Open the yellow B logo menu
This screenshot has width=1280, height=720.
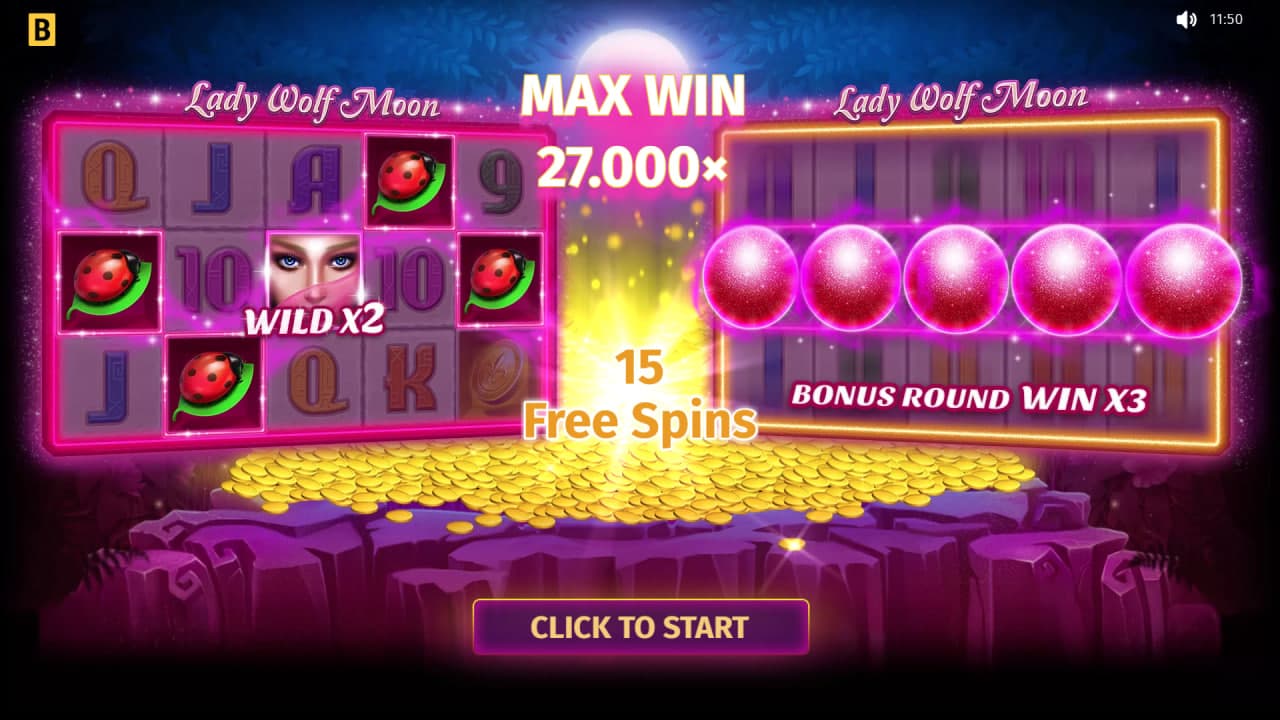click(41, 31)
